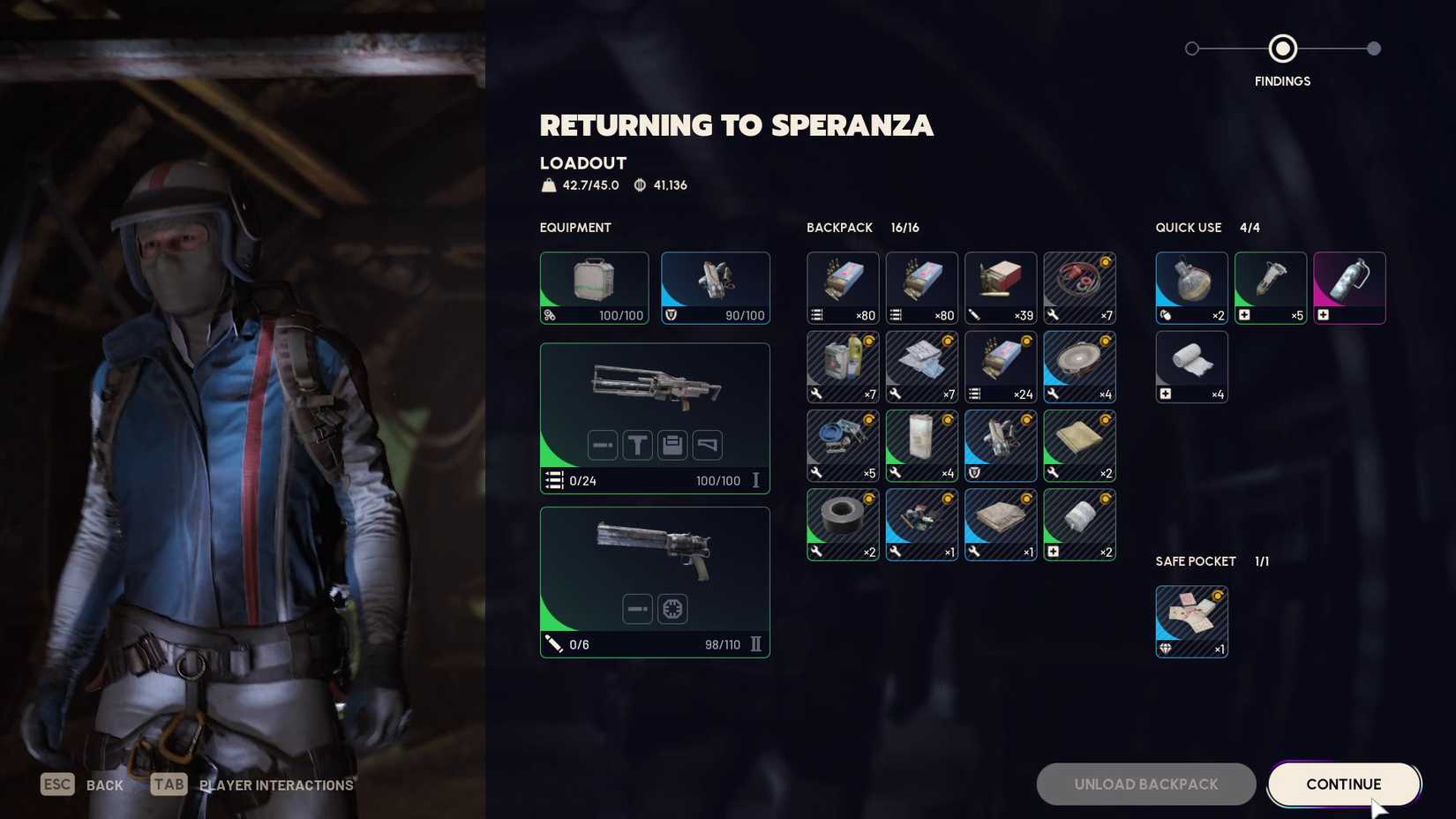Click the rifle's magazine attachment slot

672,445
